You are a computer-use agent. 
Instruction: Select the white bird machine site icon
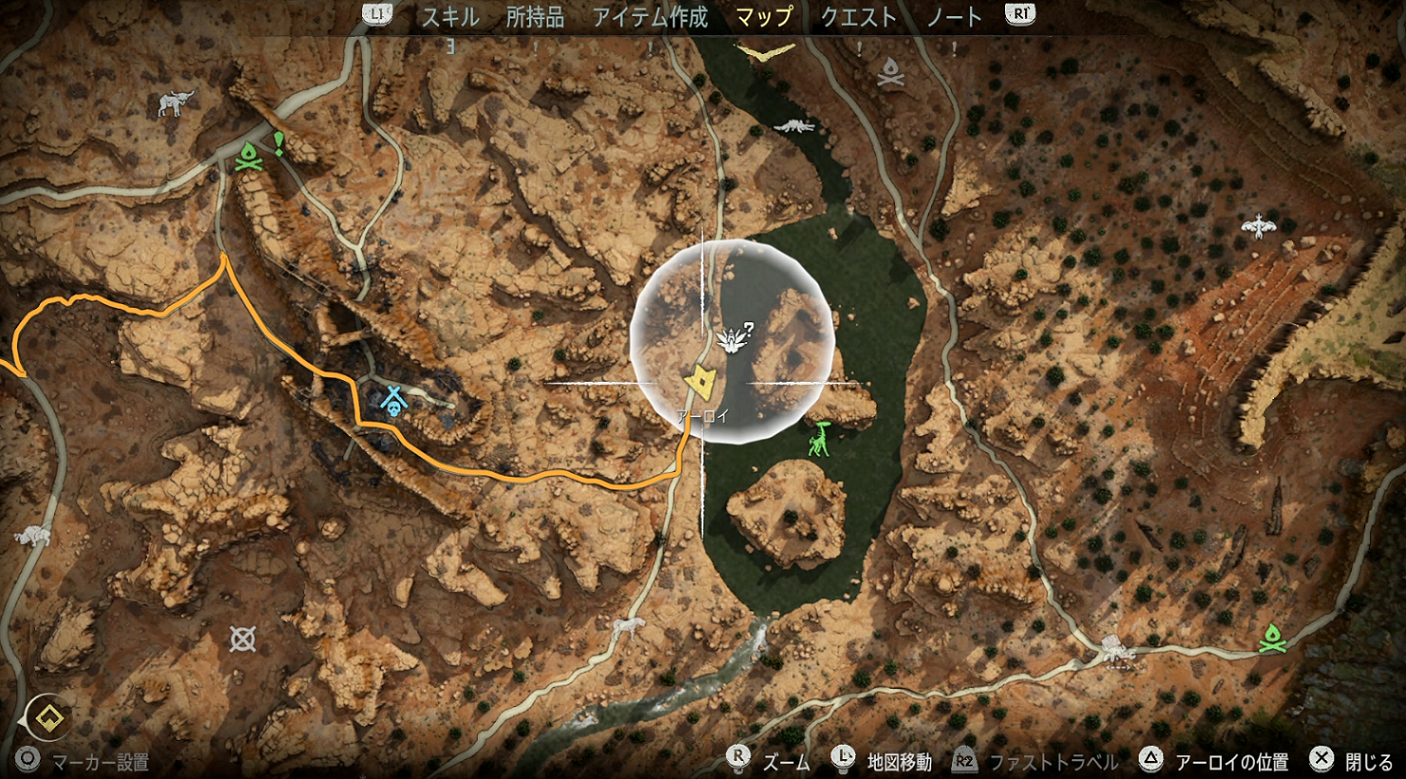pyautogui.click(x=1259, y=227)
